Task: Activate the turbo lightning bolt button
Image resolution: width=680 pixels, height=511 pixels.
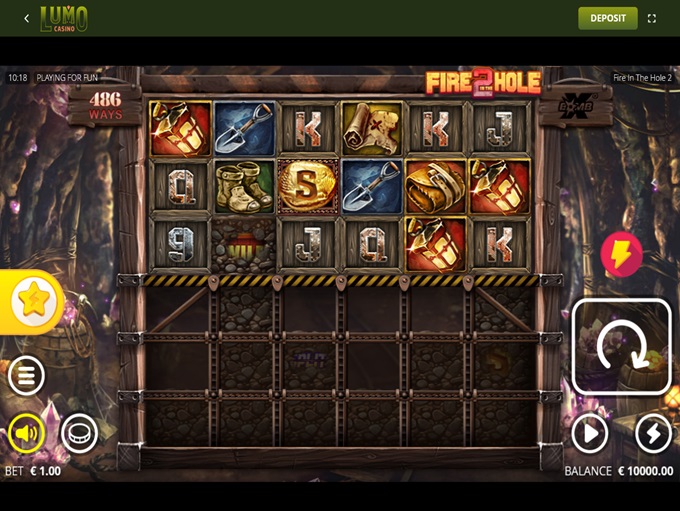Action: [653, 433]
